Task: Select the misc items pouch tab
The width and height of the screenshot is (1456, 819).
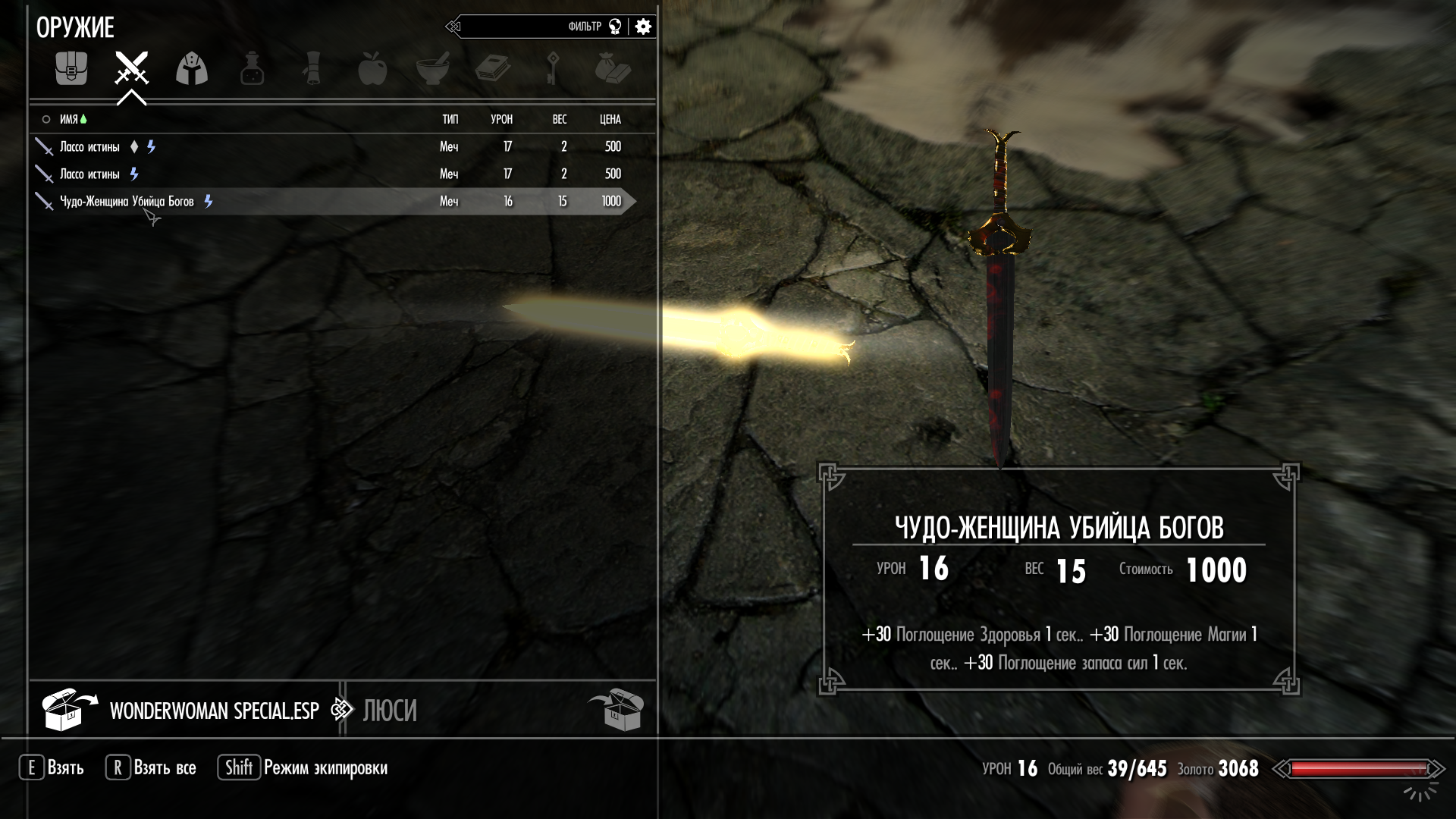Action: click(x=613, y=69)
